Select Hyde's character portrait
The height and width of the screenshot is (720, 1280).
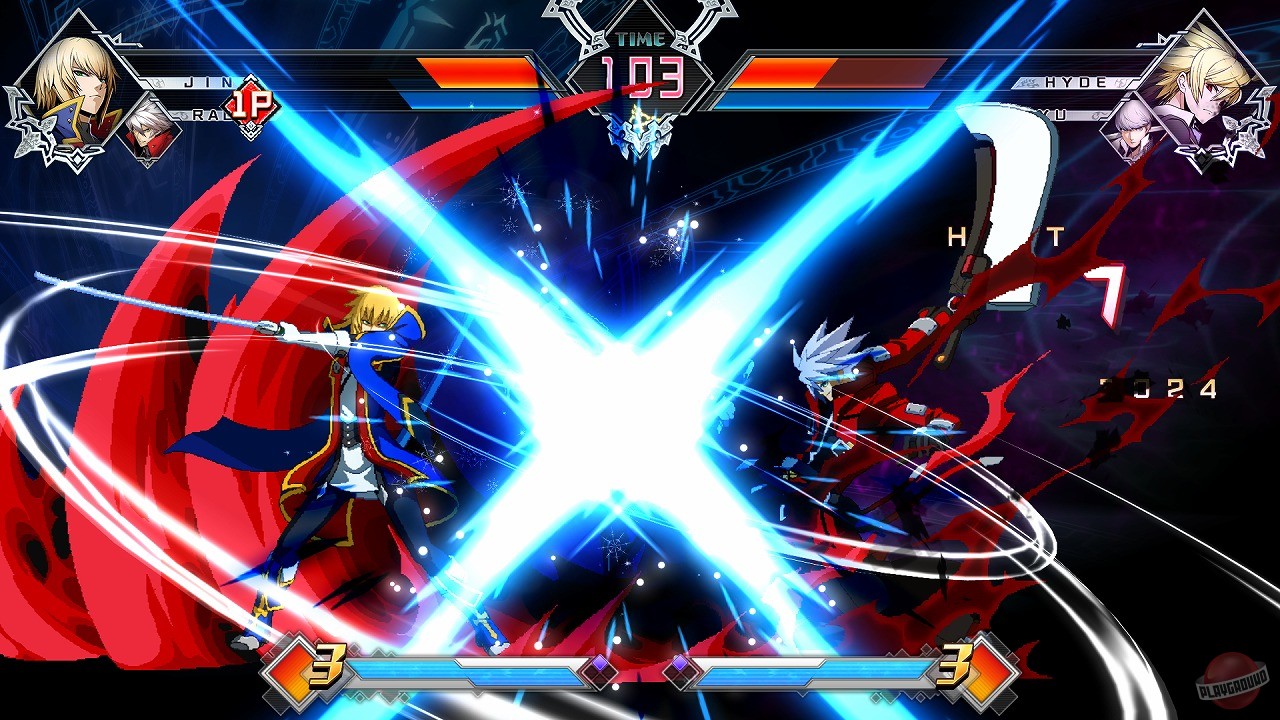point(1205,70)
